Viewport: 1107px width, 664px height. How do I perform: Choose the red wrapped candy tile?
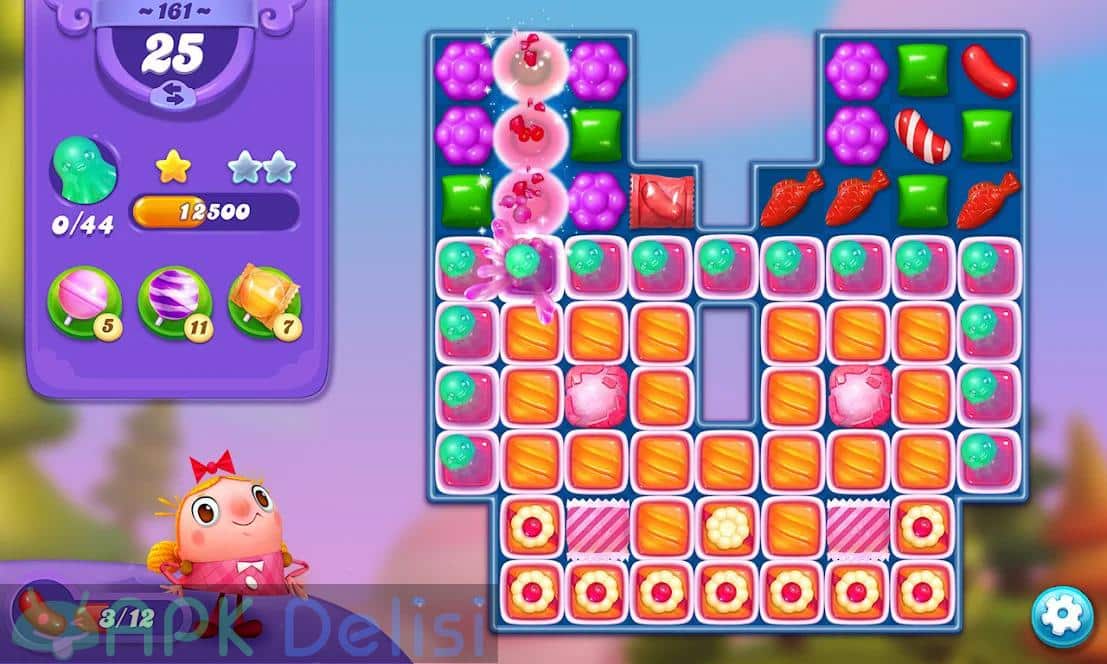tap(661, 200)
